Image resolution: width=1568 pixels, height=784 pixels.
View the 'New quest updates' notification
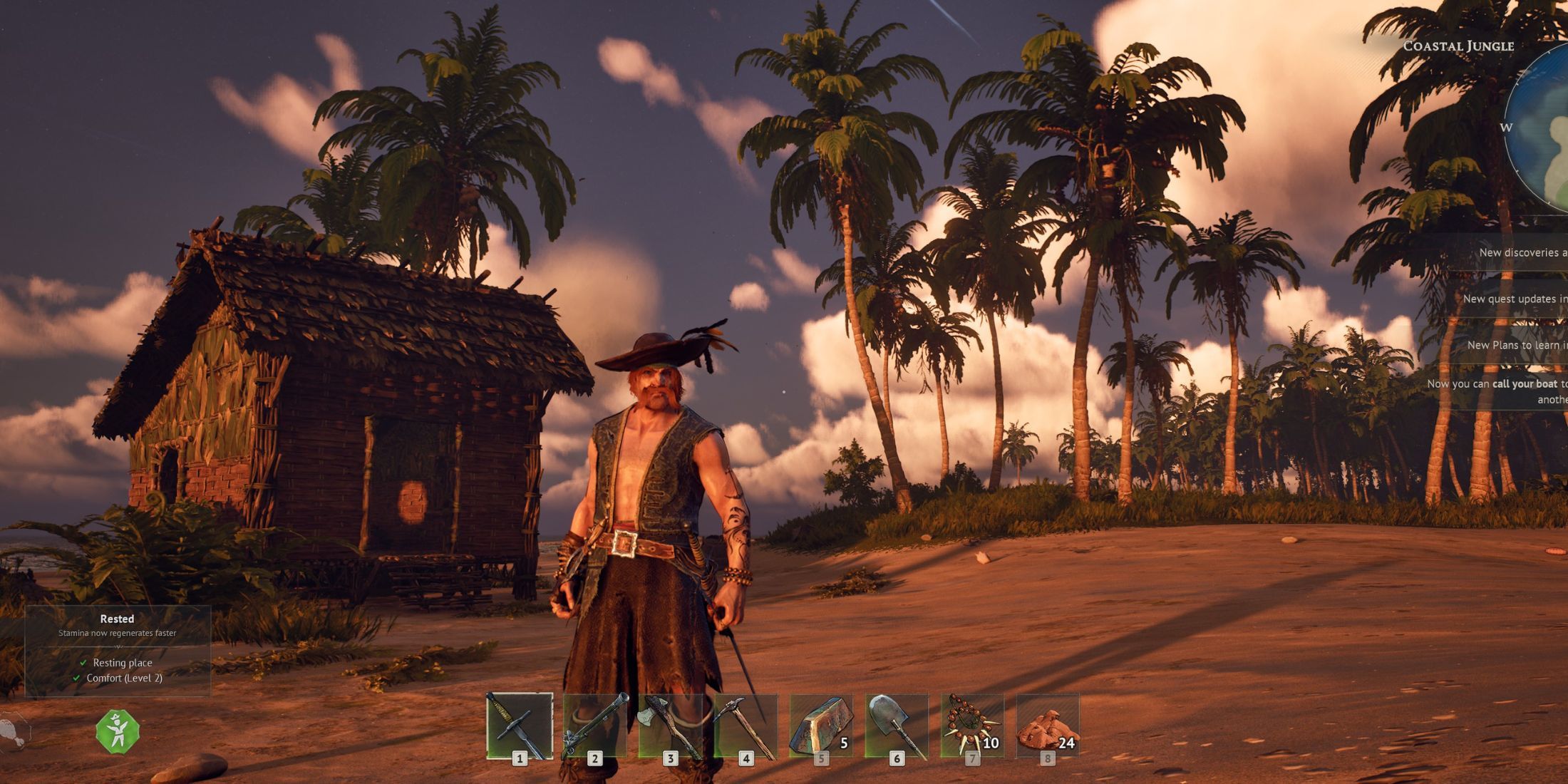coord(1514,299)
